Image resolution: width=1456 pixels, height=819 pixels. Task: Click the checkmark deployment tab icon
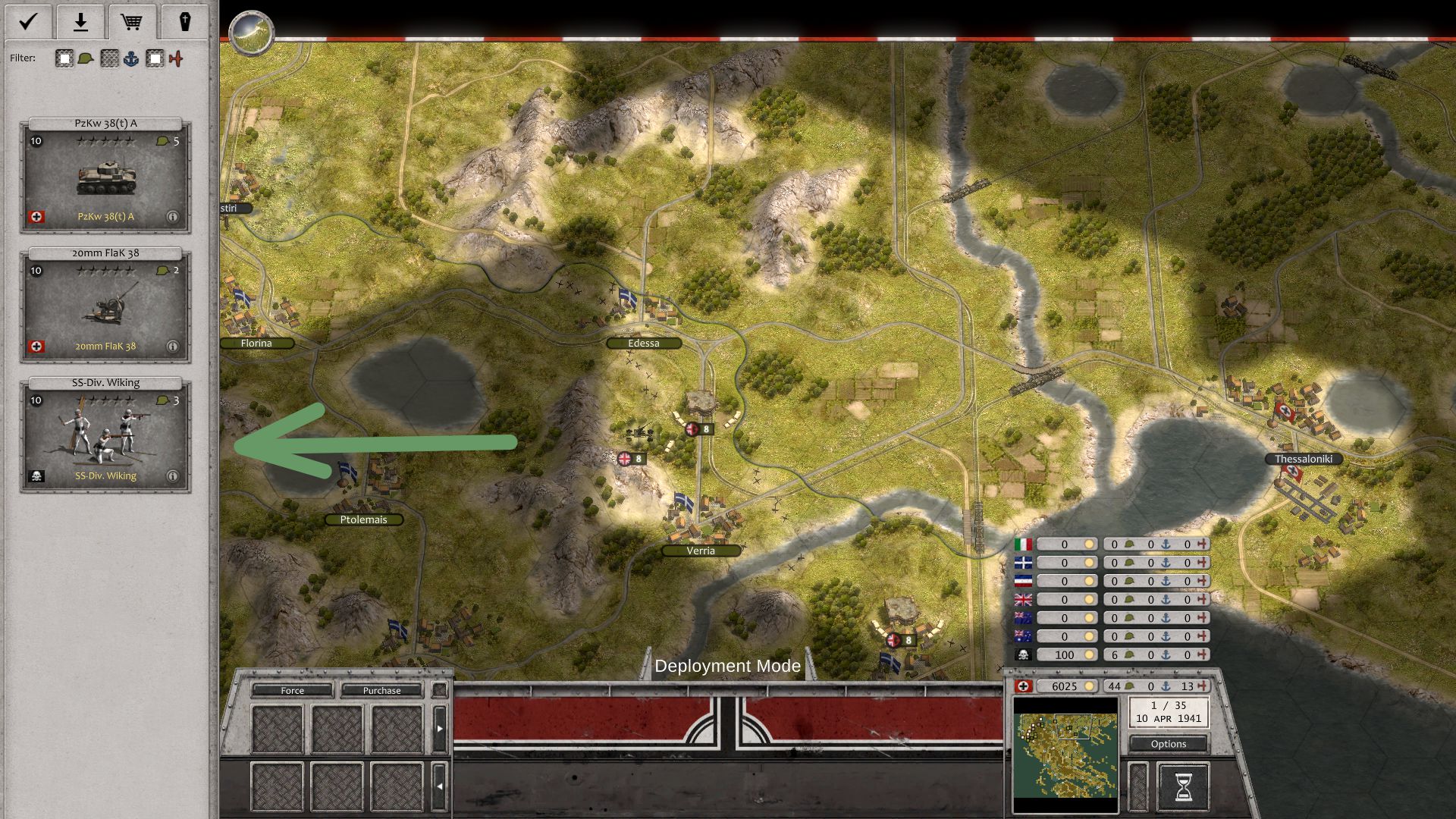click(29, 22)
